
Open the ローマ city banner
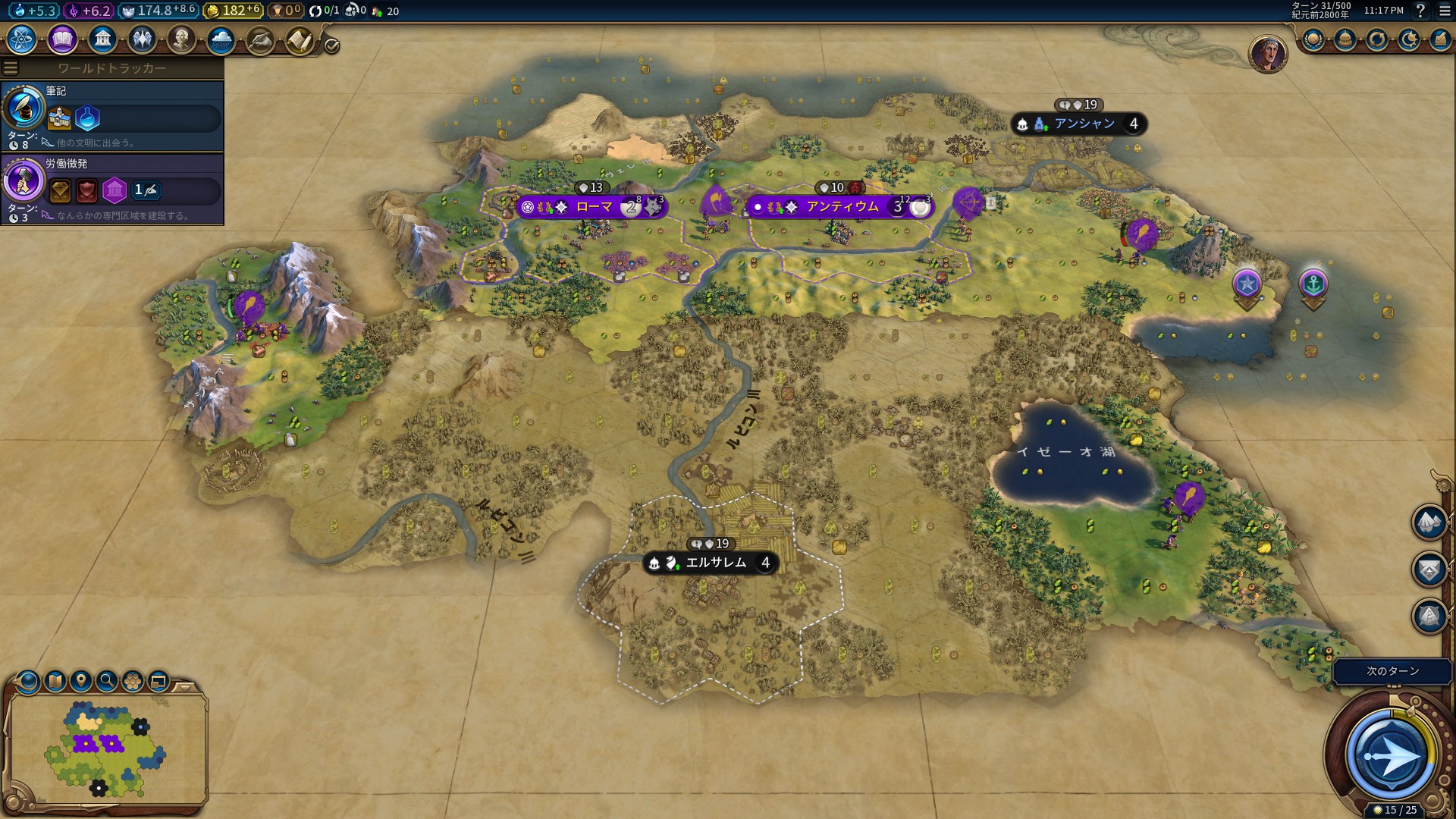pyautogui.click(x=593, y=207)
